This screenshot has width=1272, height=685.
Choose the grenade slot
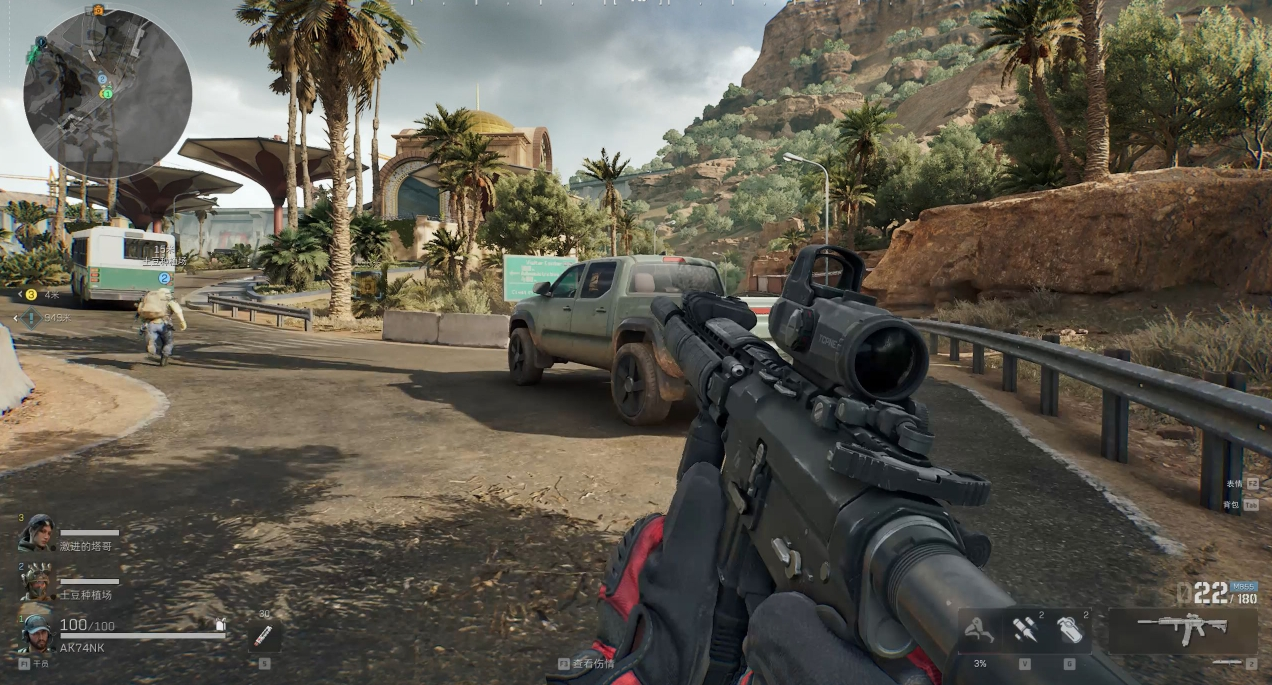coord(1069,630)
